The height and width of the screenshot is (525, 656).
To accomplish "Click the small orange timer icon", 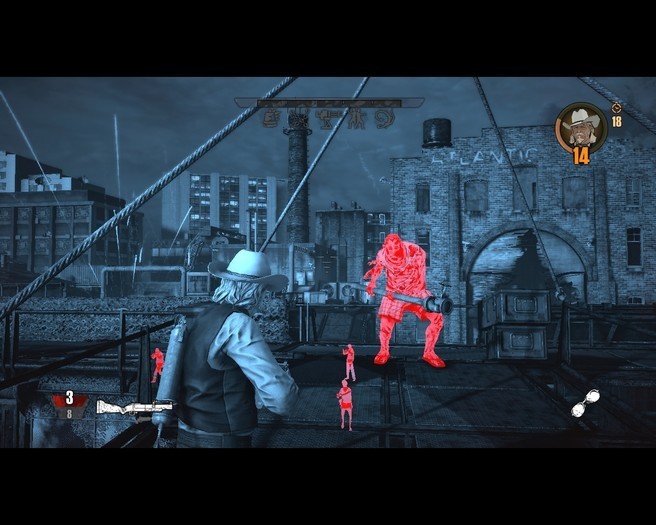I will click(x=616, y=107).
